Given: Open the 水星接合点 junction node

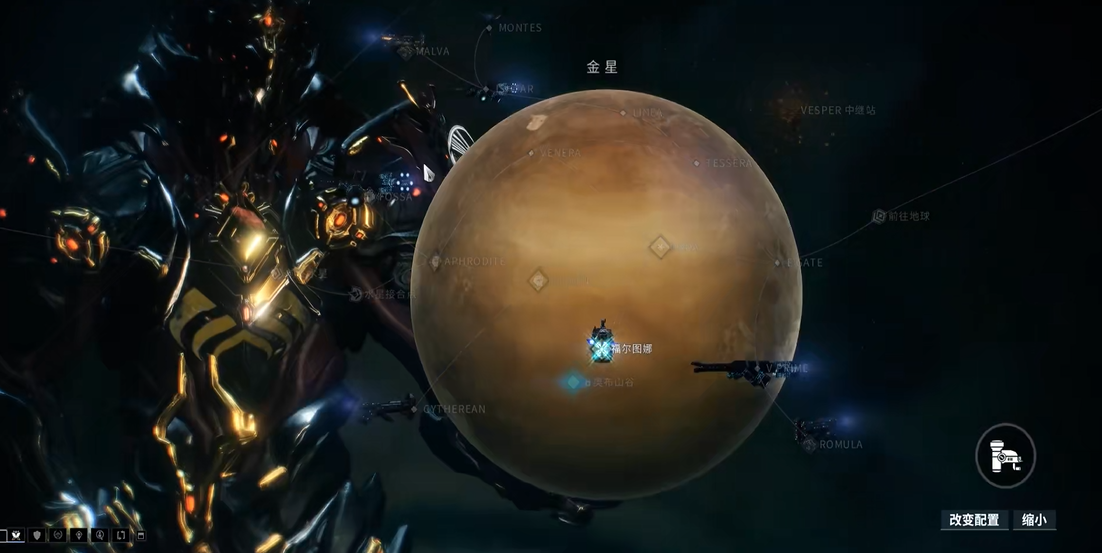Looking at the screenshot, I should click(x=356, y=294).
